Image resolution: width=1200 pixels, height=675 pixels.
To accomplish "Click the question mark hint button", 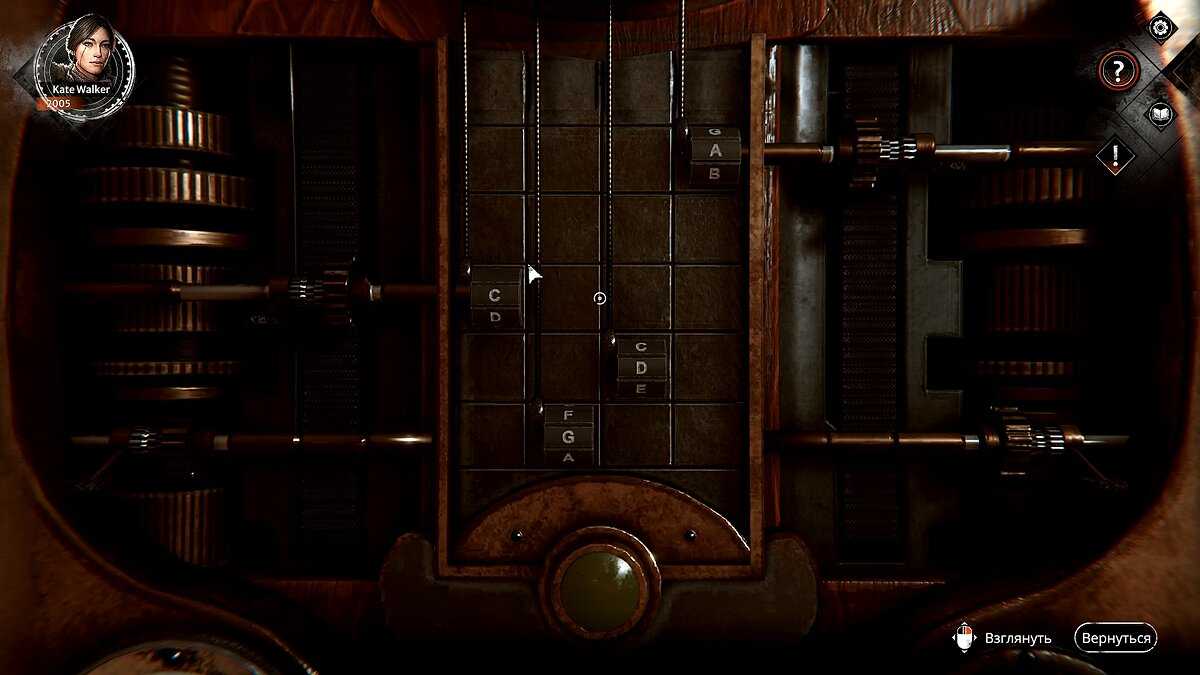I will pos(1118,71).
